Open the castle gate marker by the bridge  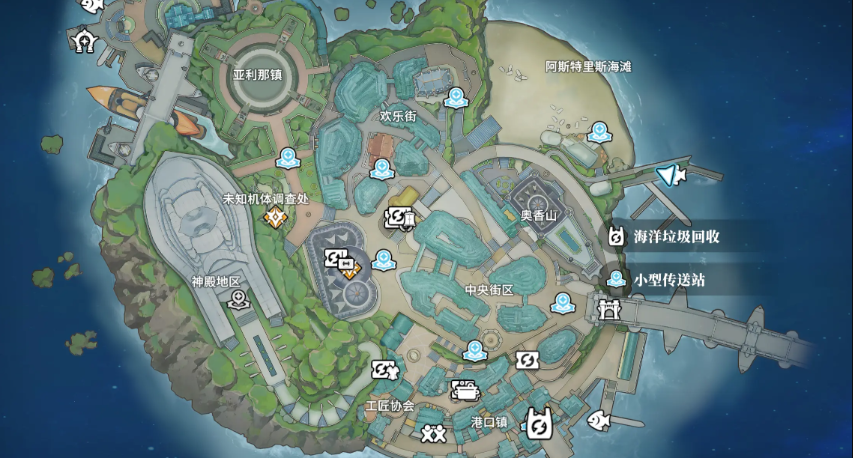point(608,310)
